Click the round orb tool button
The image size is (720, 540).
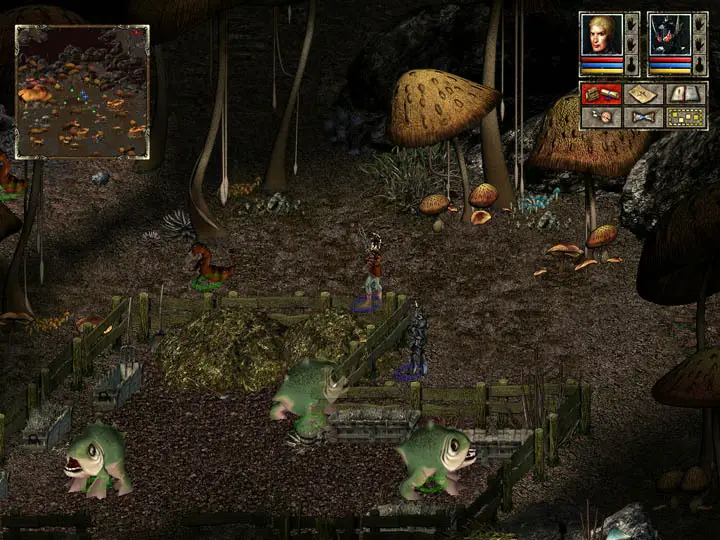601,117
